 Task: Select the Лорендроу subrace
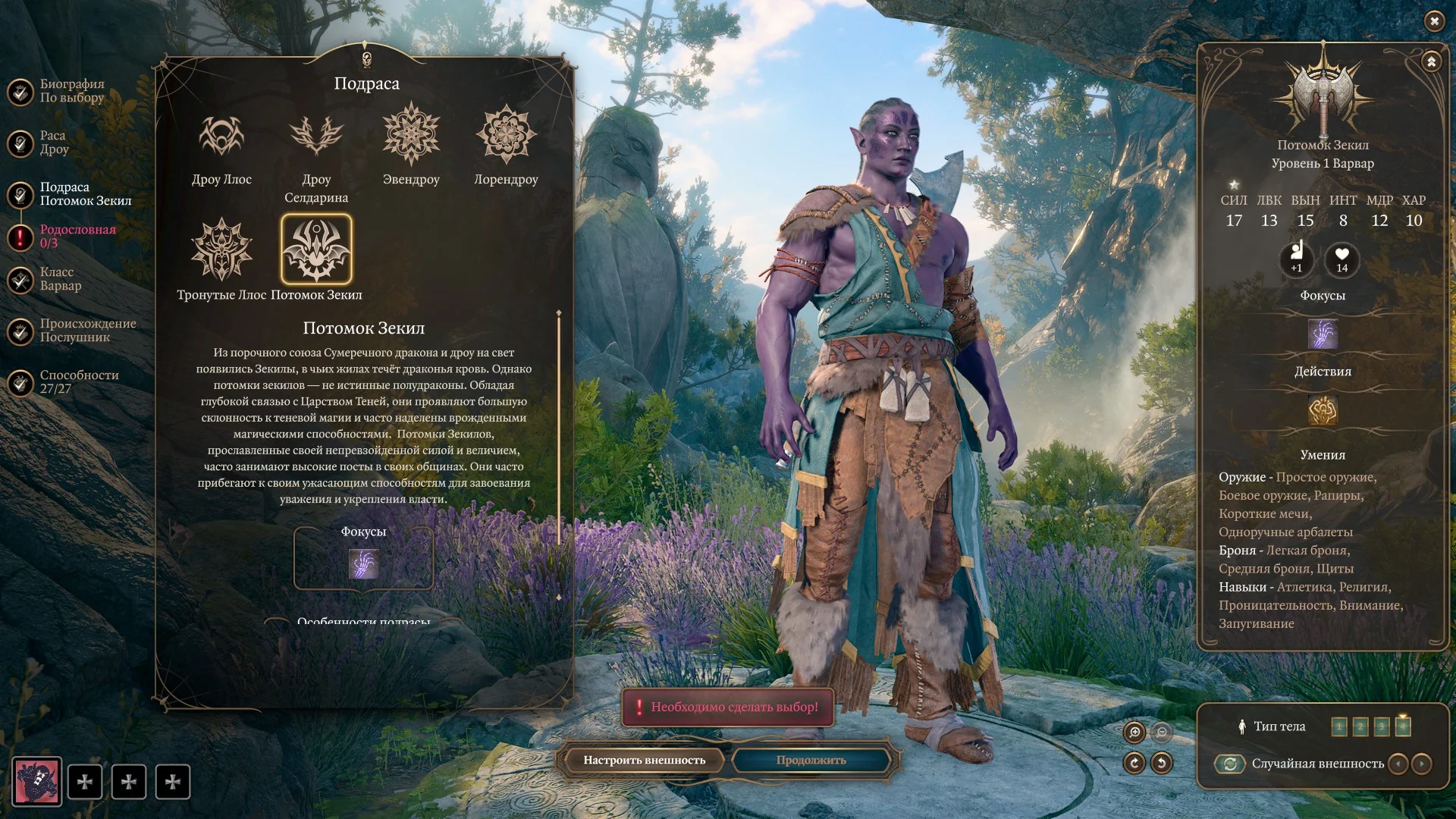coord(506,135)
